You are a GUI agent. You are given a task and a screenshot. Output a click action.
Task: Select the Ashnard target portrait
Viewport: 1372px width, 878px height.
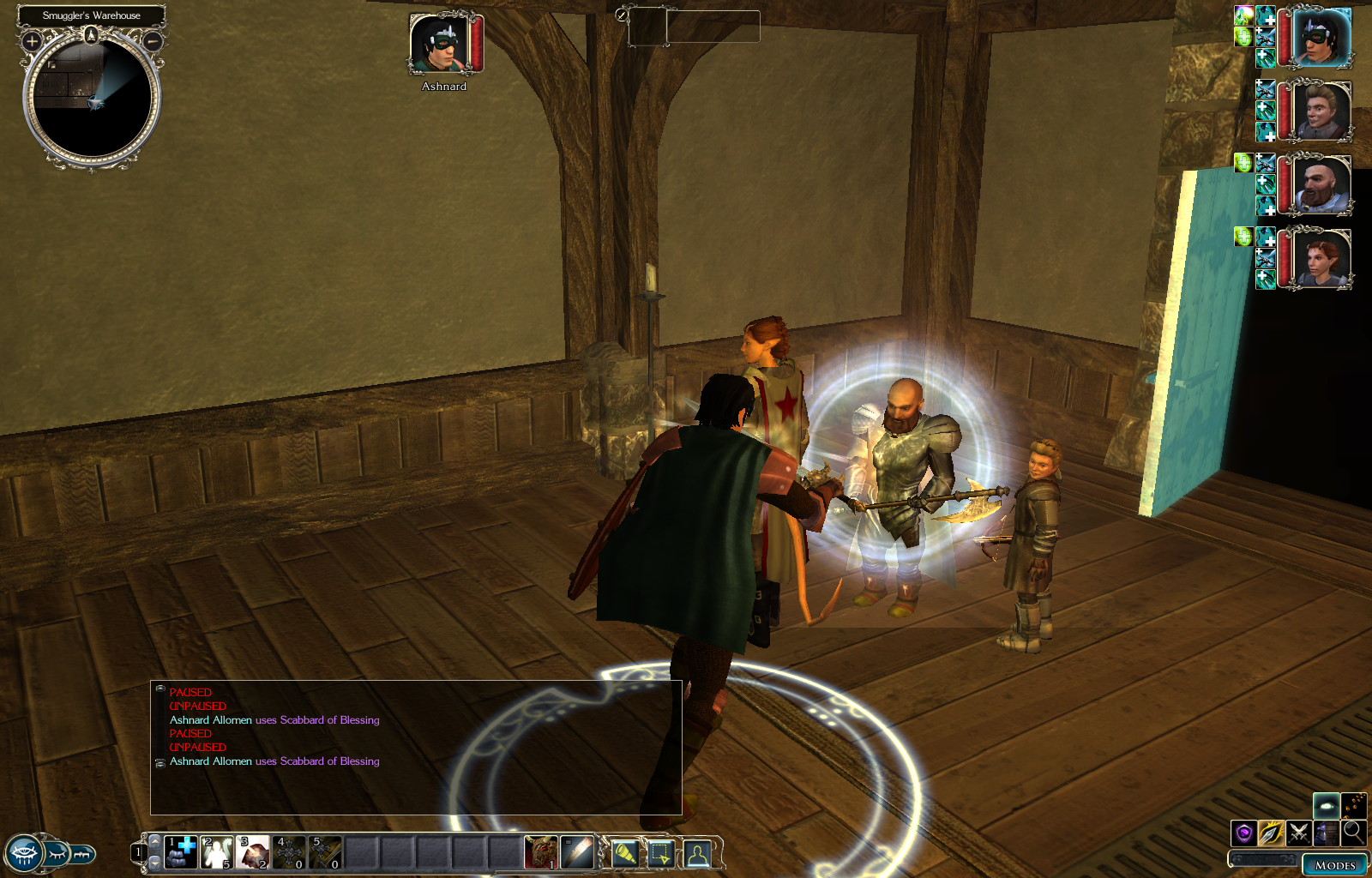(440, 44)
